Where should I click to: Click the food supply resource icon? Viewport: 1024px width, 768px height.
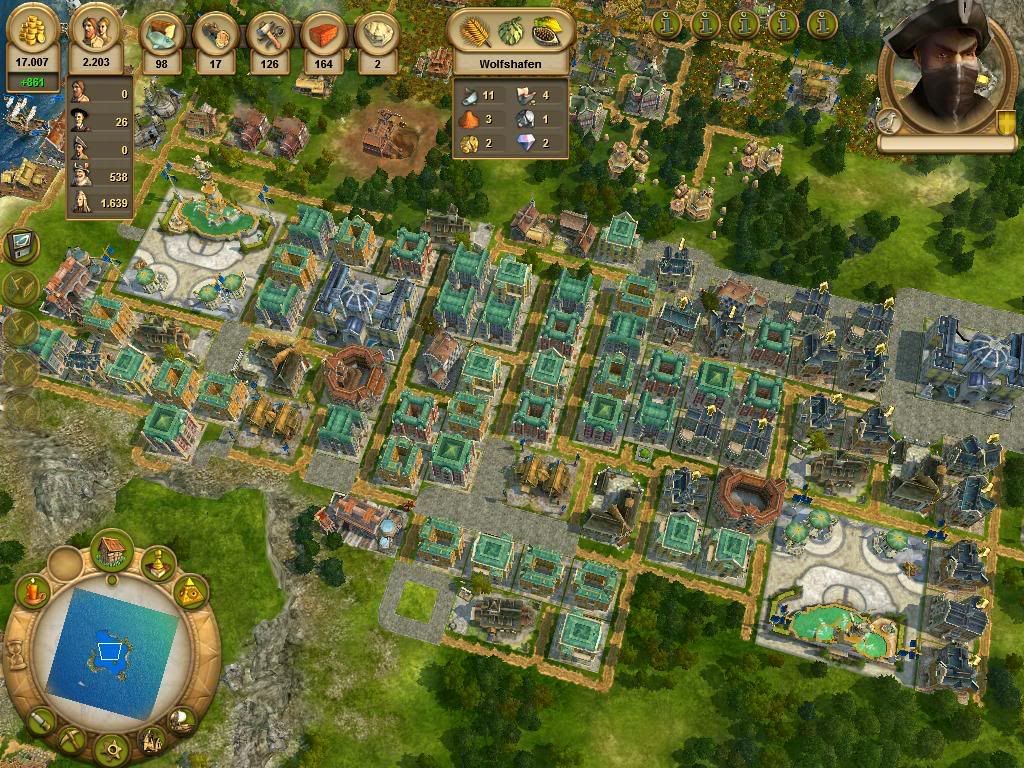pyautogui.click(x=161, y=33)
